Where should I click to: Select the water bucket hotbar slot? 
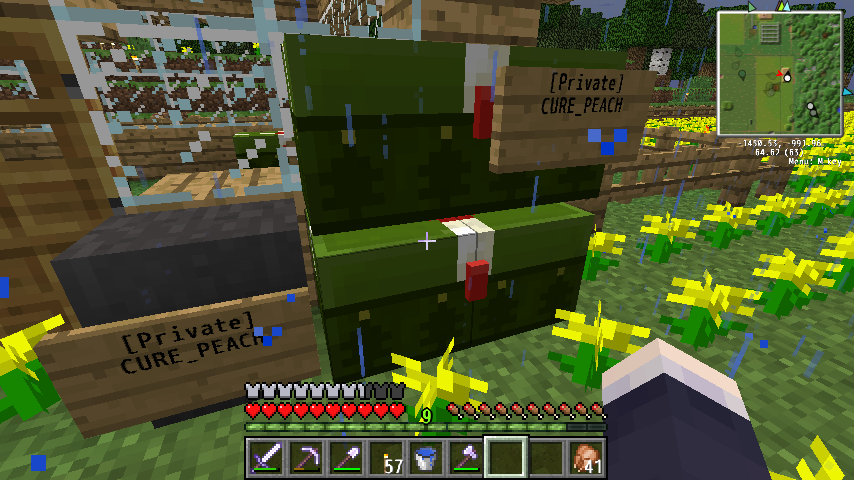[x=425, y=458]
